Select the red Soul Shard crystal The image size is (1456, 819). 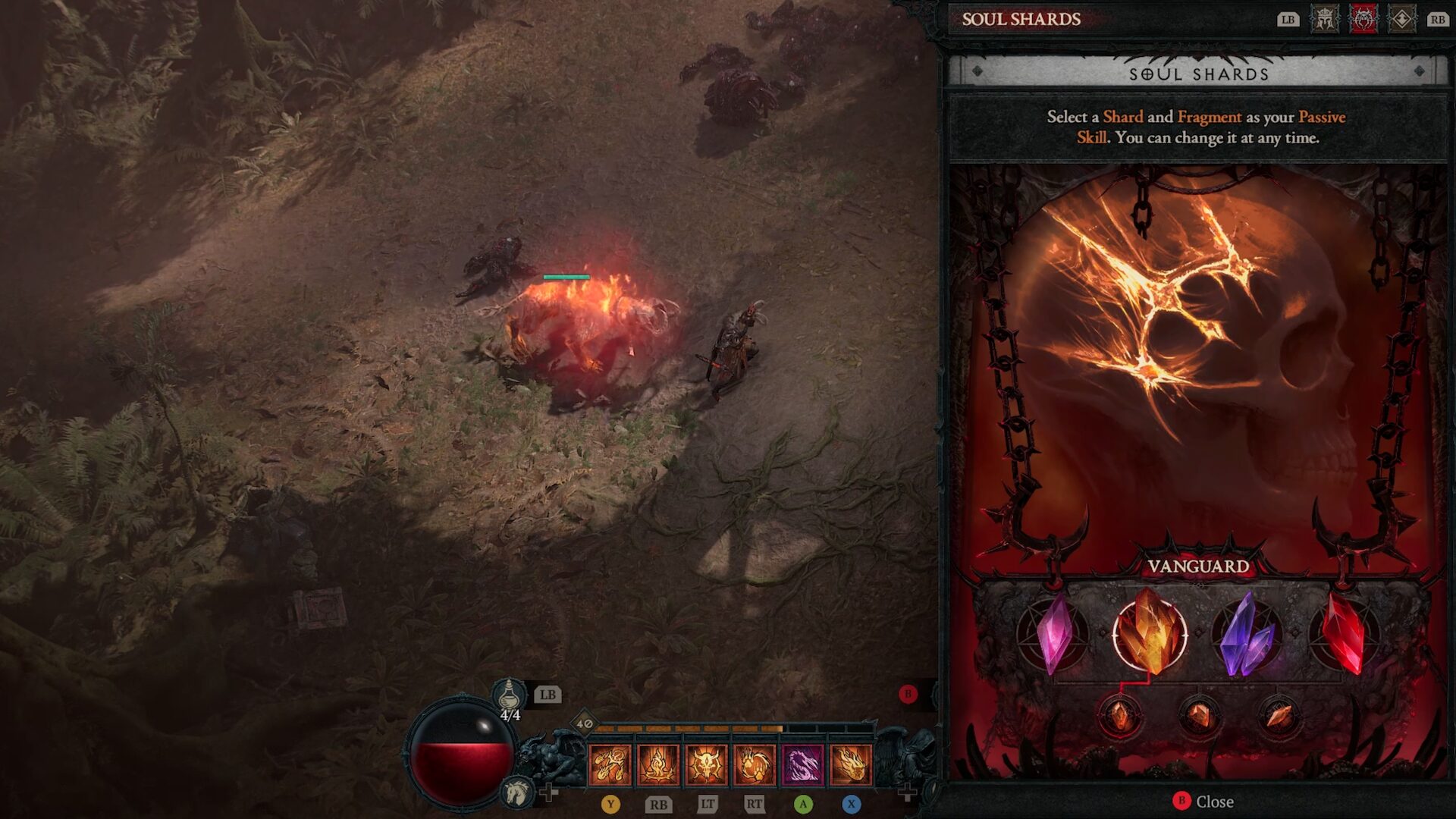[x=1343, y=633]
